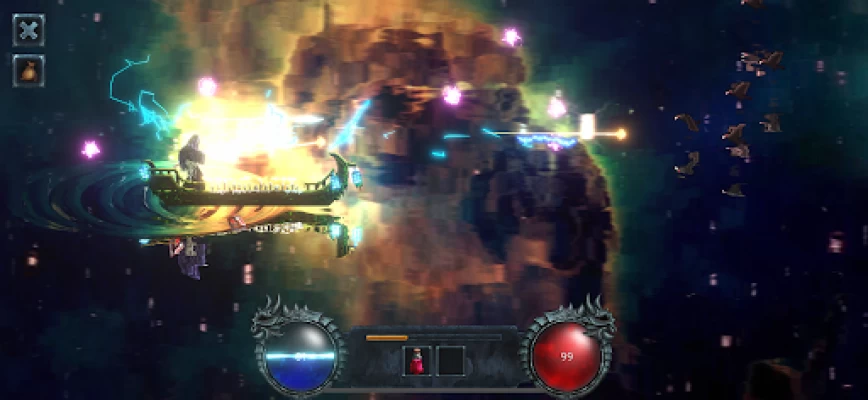Open the loot bag inventory

point(28,70)
